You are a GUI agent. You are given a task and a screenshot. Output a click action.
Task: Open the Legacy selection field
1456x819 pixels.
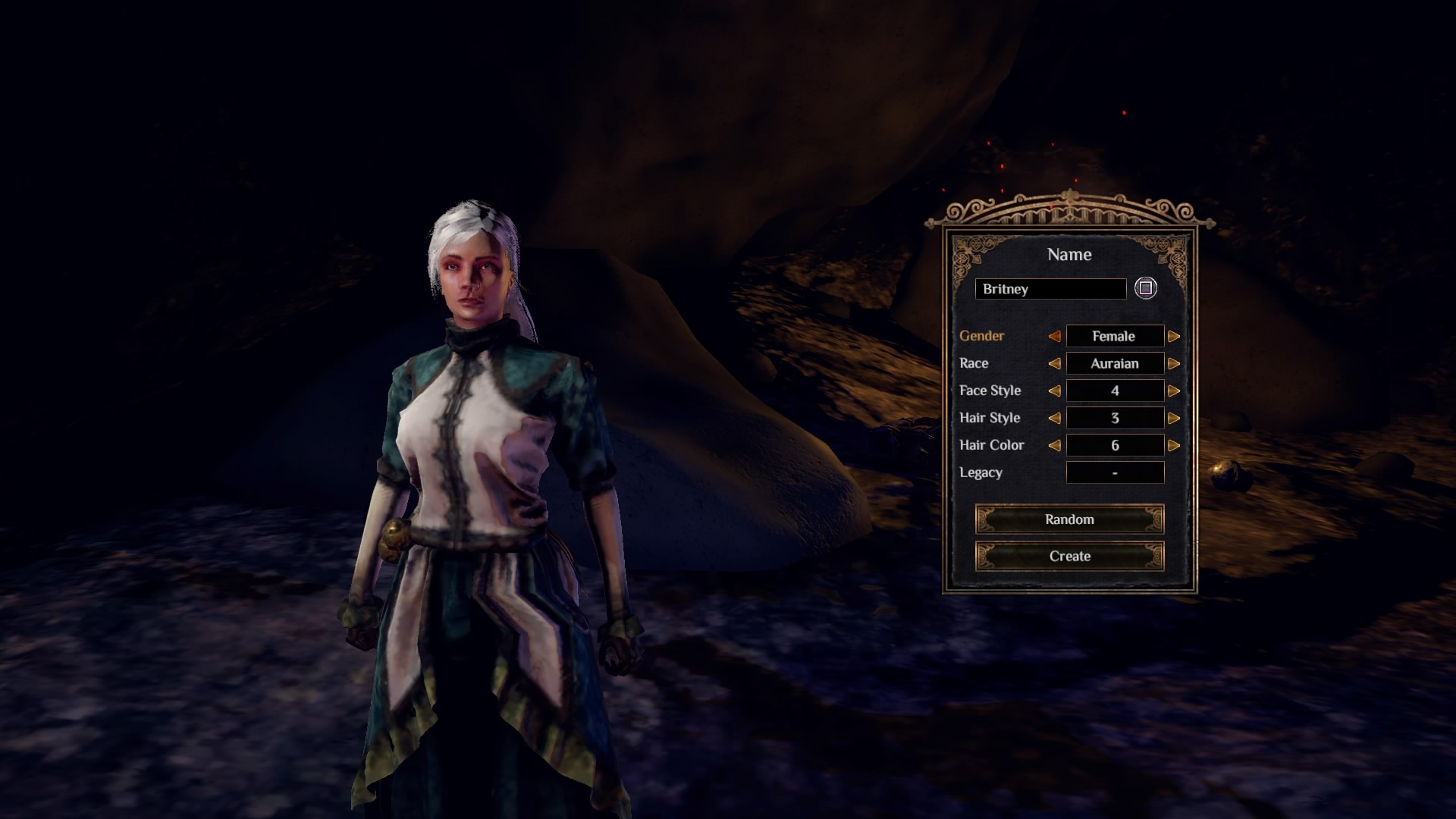point(1115,472)
